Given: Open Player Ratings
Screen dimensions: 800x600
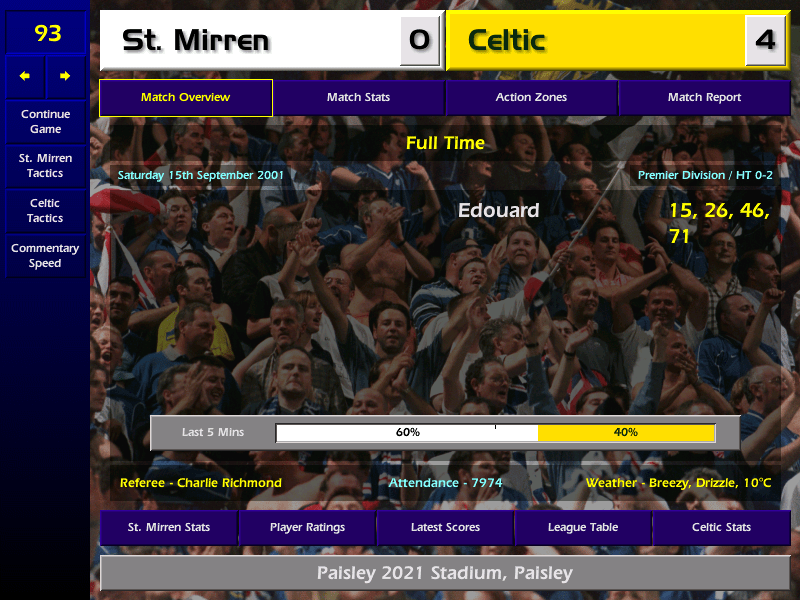Looking at the screenshot, I should tap(307, 527).
